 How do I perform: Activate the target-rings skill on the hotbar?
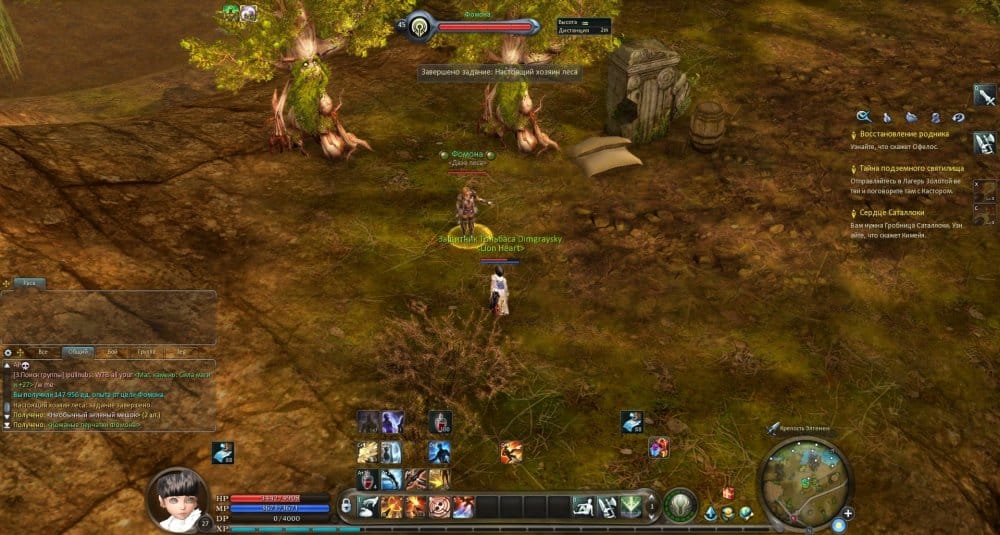pos(438,506)
